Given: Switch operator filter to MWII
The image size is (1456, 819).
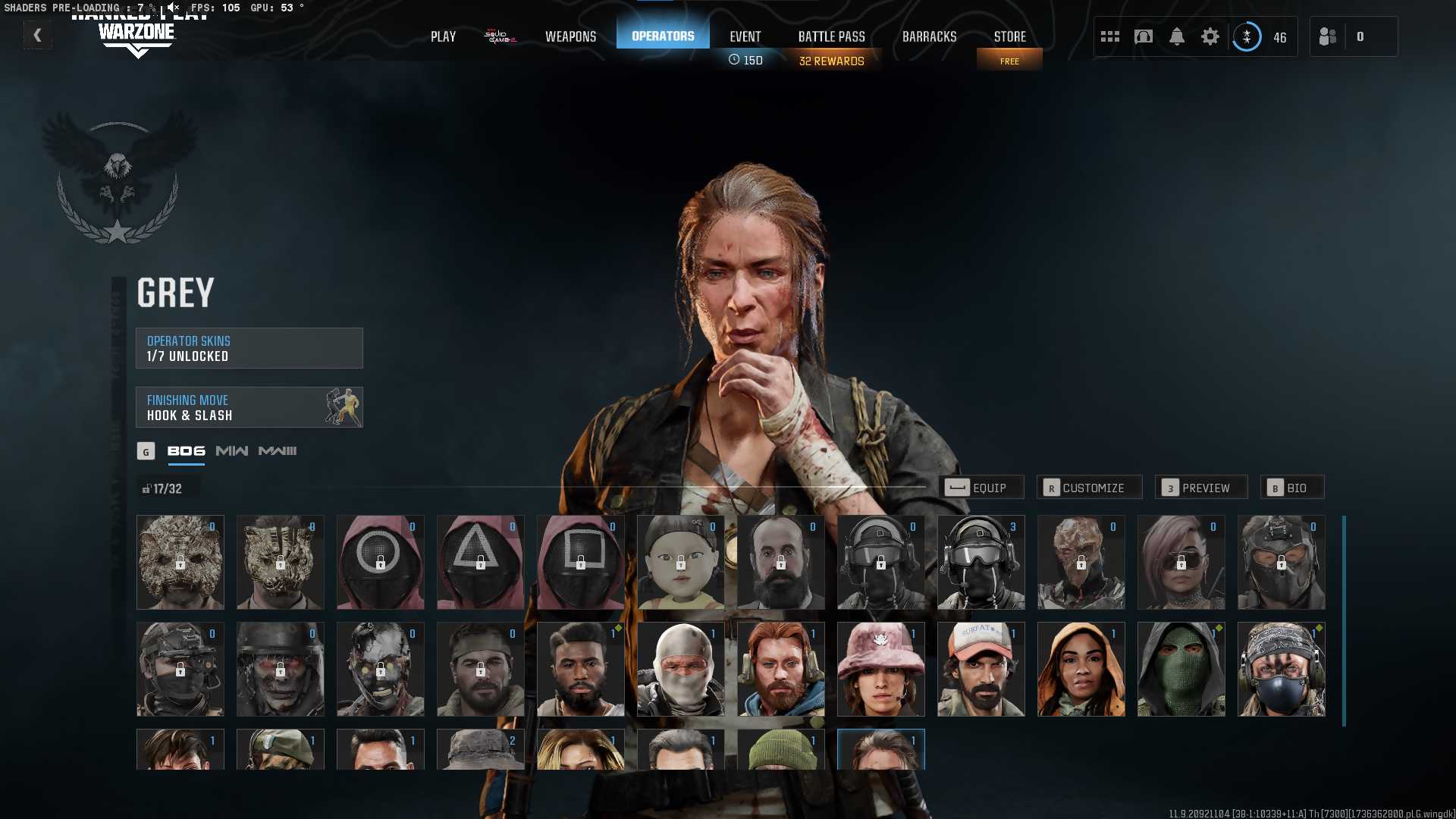Looking at the screenshot, I should (x=231, y=451).
